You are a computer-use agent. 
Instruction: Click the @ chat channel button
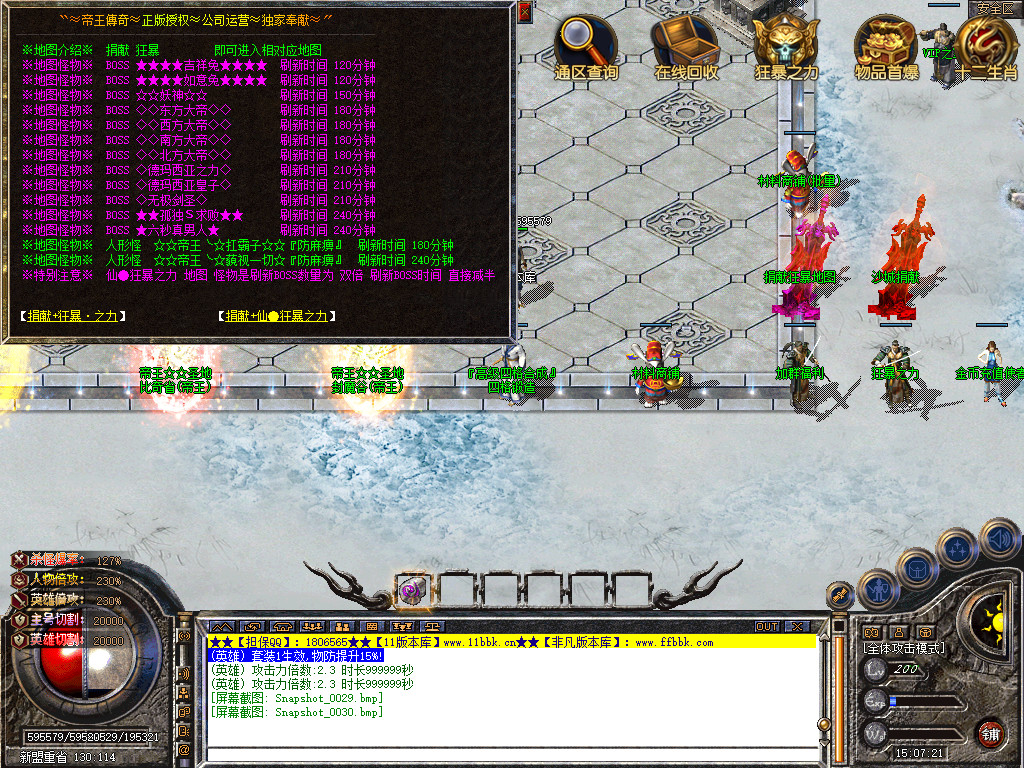[x=184, y=748]
